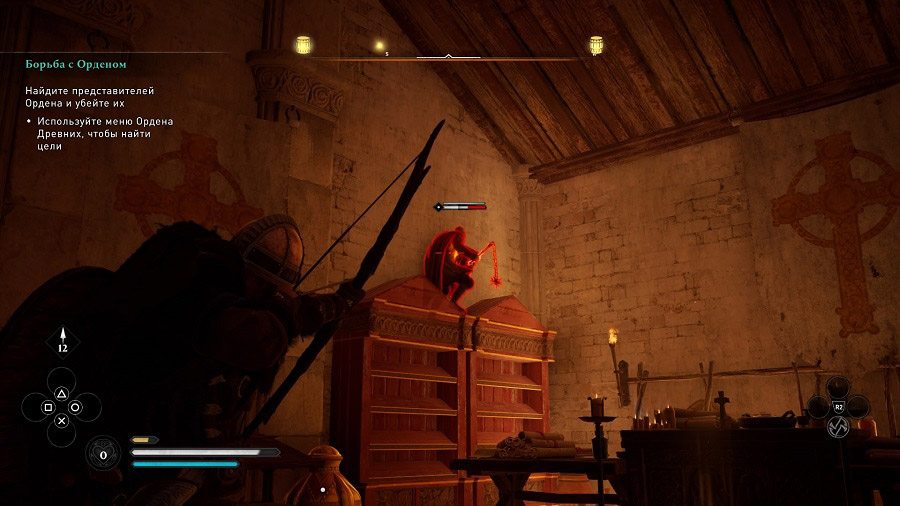Screen dimensions: 900x506
Task: Click the compass center direction indicator
Action: [x=448, y=56]
